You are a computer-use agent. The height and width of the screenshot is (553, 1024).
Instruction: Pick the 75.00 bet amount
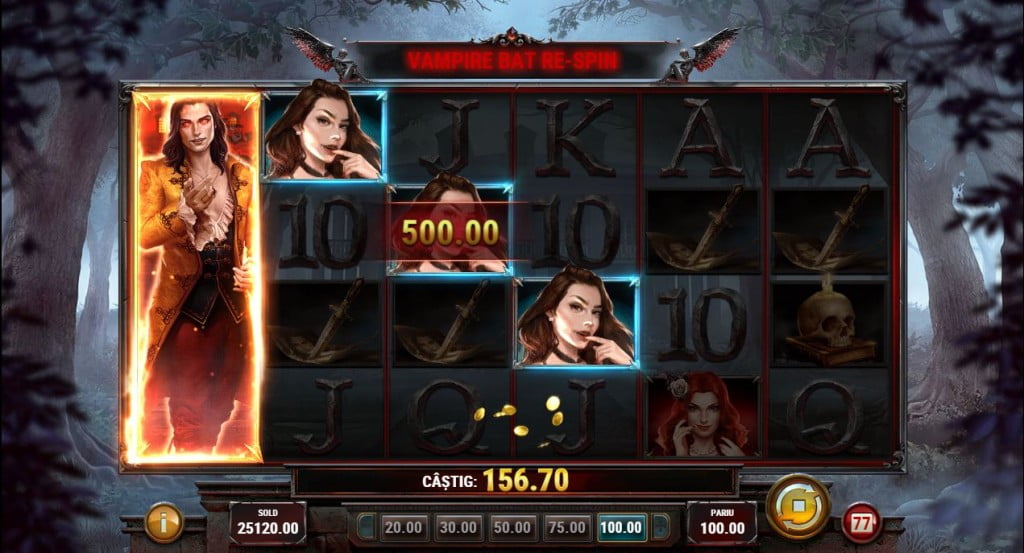pos(565,526)
